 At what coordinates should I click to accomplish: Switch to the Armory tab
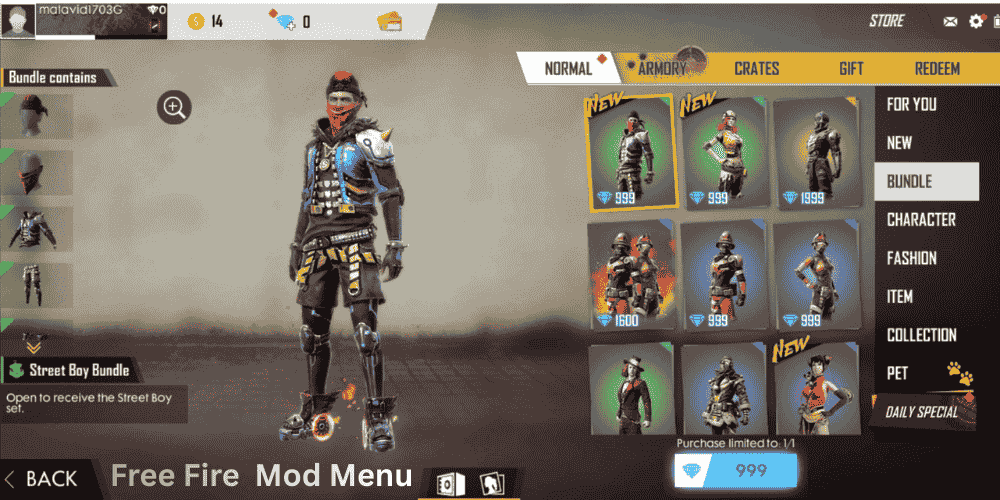pyautogui.click(x=662, y=68)
